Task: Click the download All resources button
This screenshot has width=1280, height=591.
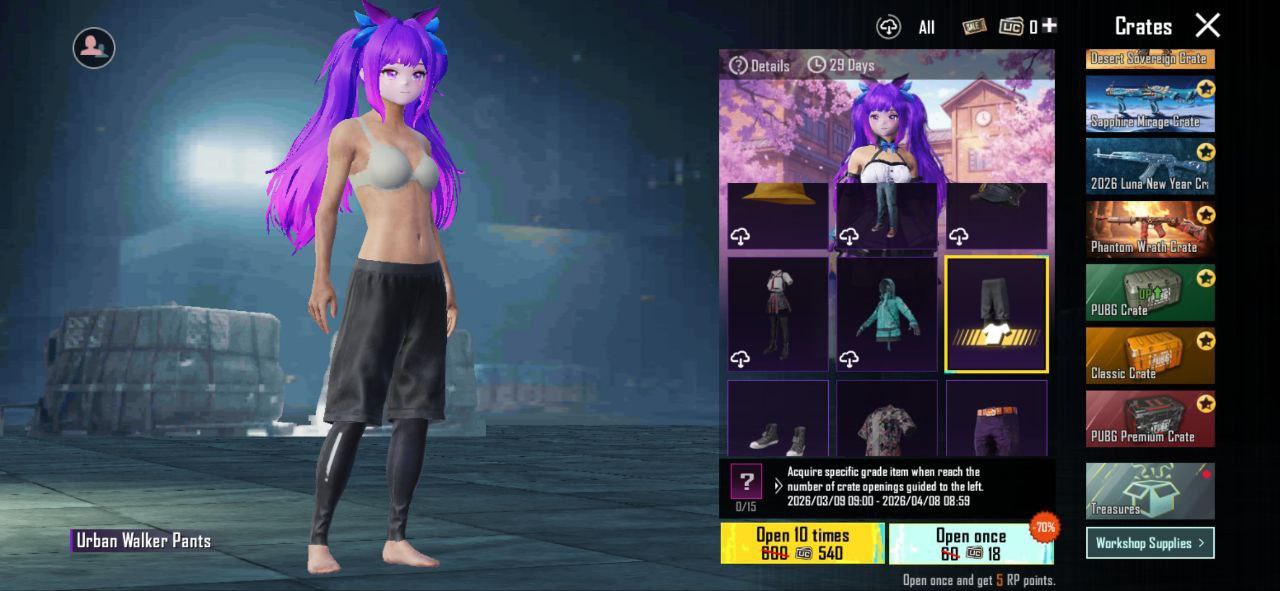Action: (x=888, y=27)
